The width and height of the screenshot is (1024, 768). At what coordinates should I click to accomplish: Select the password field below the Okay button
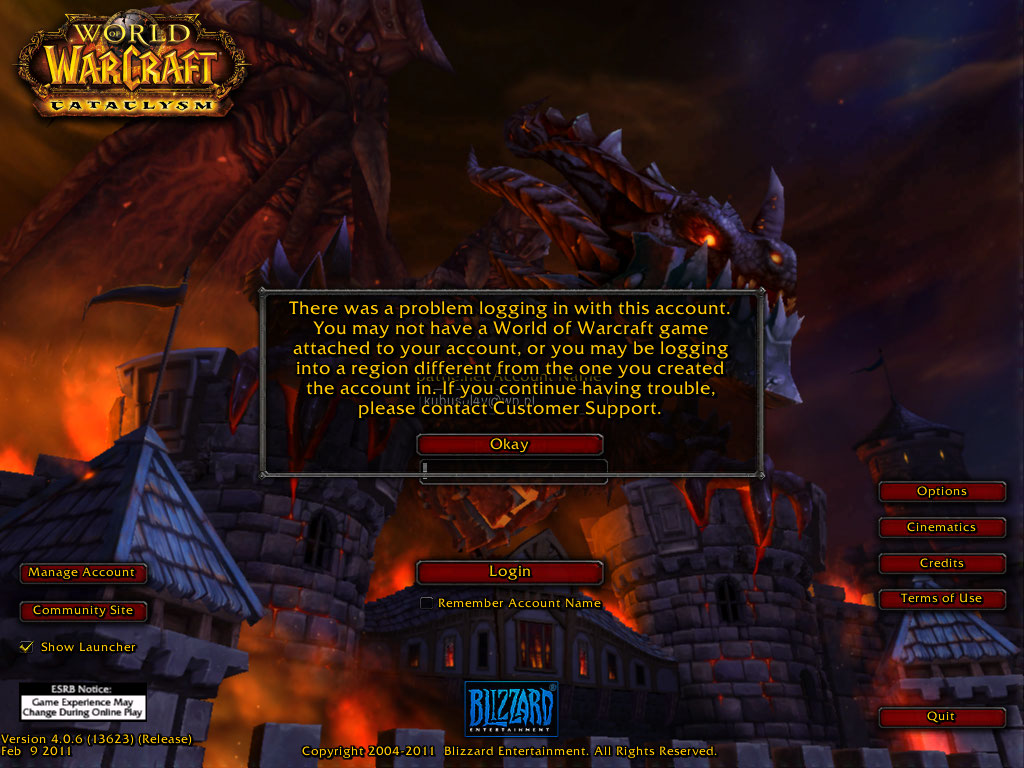(x=514, y=469)
